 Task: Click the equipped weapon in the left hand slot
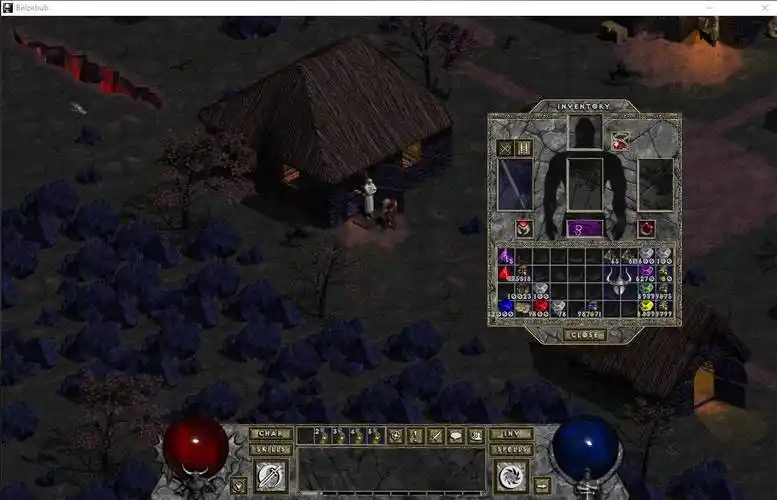[x=515, y=185]
